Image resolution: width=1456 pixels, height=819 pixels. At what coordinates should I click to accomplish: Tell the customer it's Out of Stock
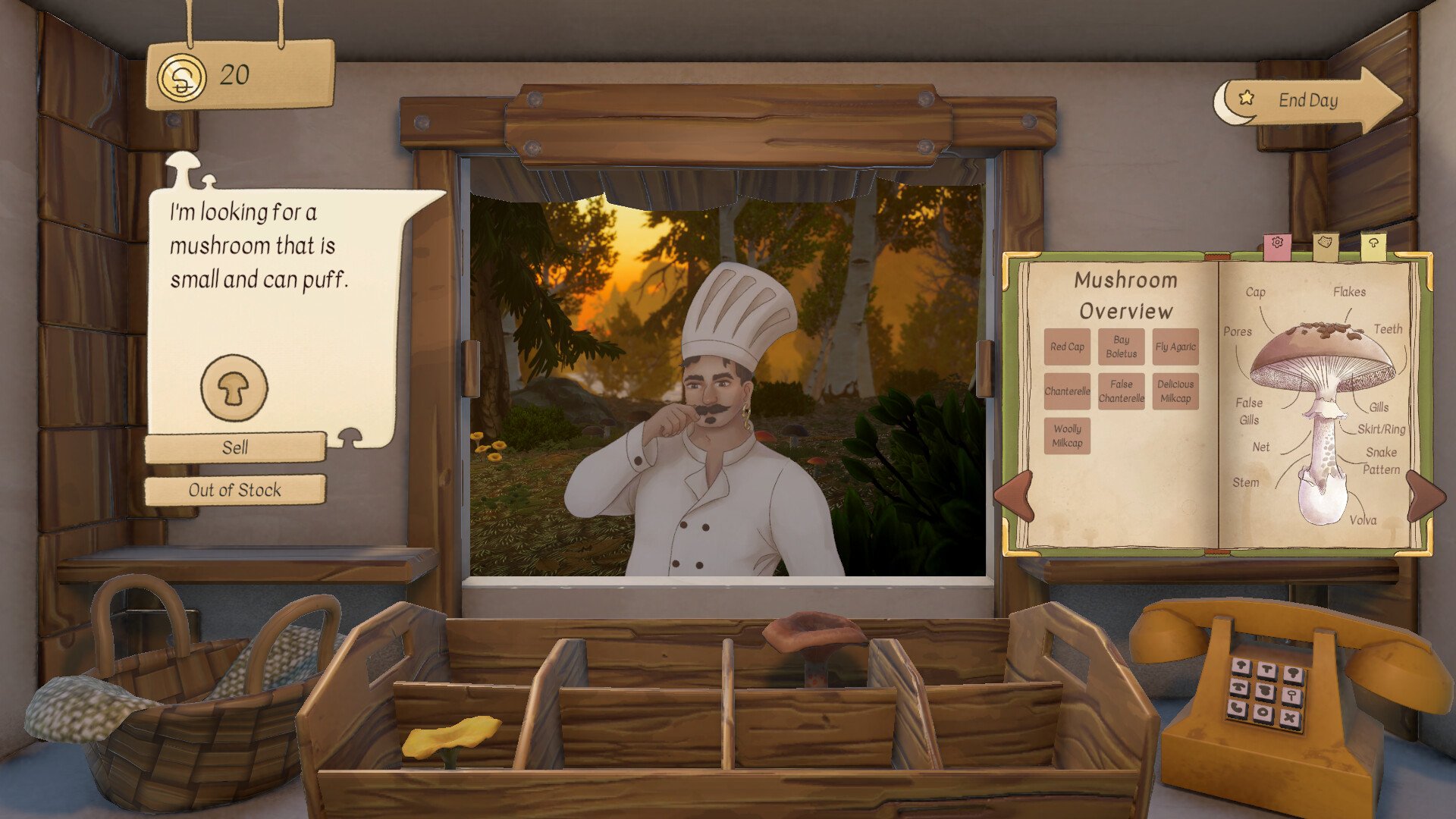(x=235, y=490)
